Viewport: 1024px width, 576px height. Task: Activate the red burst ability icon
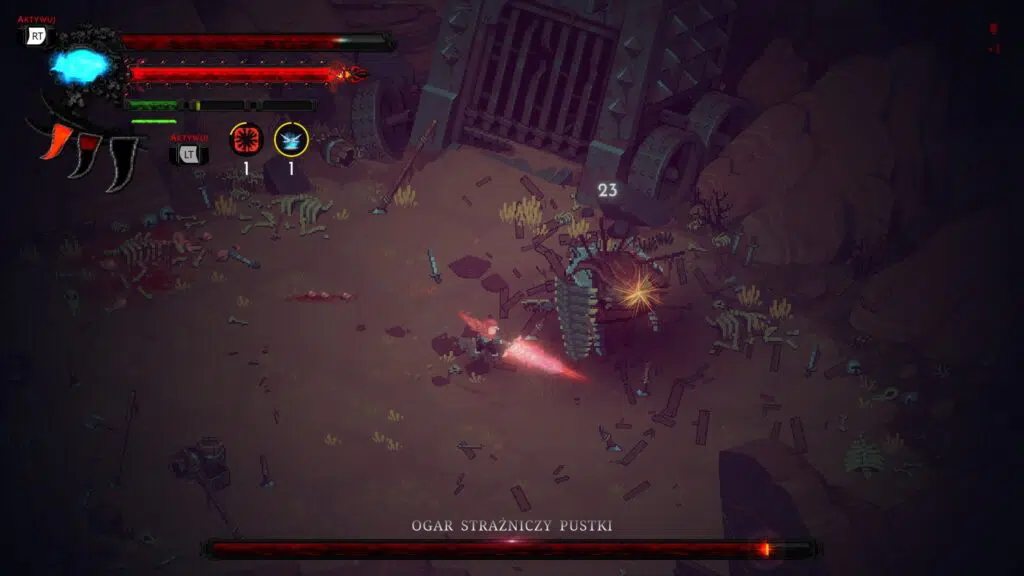[x=245, y=140]
